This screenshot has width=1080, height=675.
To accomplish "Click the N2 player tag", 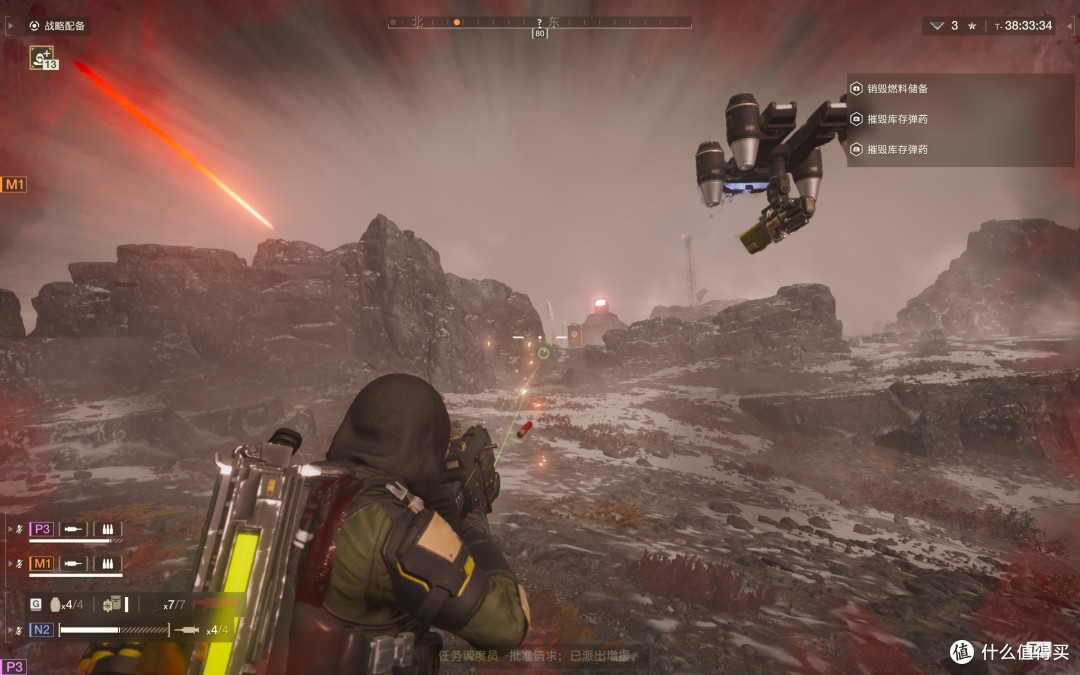I will [x=41, y=630].
